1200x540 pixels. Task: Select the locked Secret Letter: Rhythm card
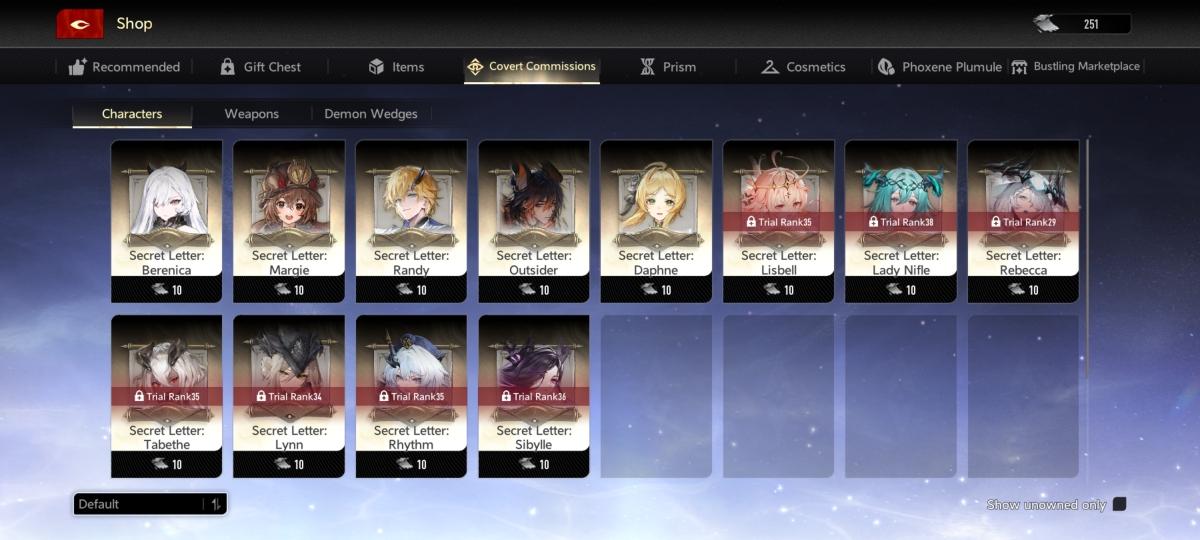click(x=411, y=396)
